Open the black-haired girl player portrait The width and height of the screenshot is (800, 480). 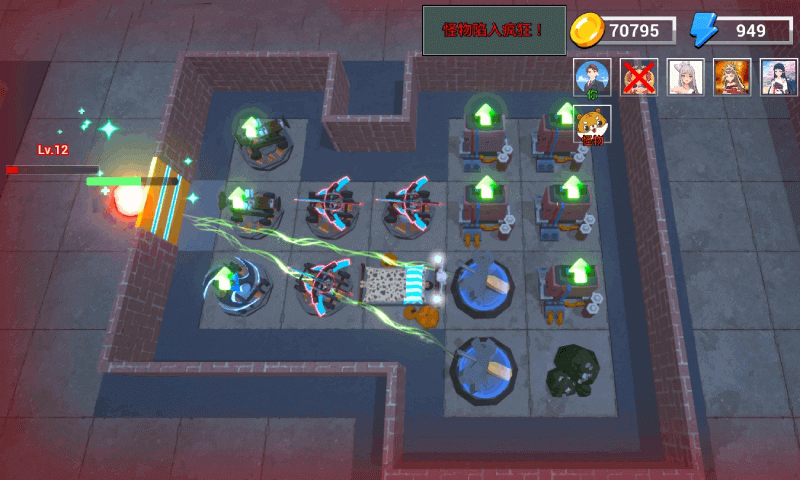pos(779,77)
